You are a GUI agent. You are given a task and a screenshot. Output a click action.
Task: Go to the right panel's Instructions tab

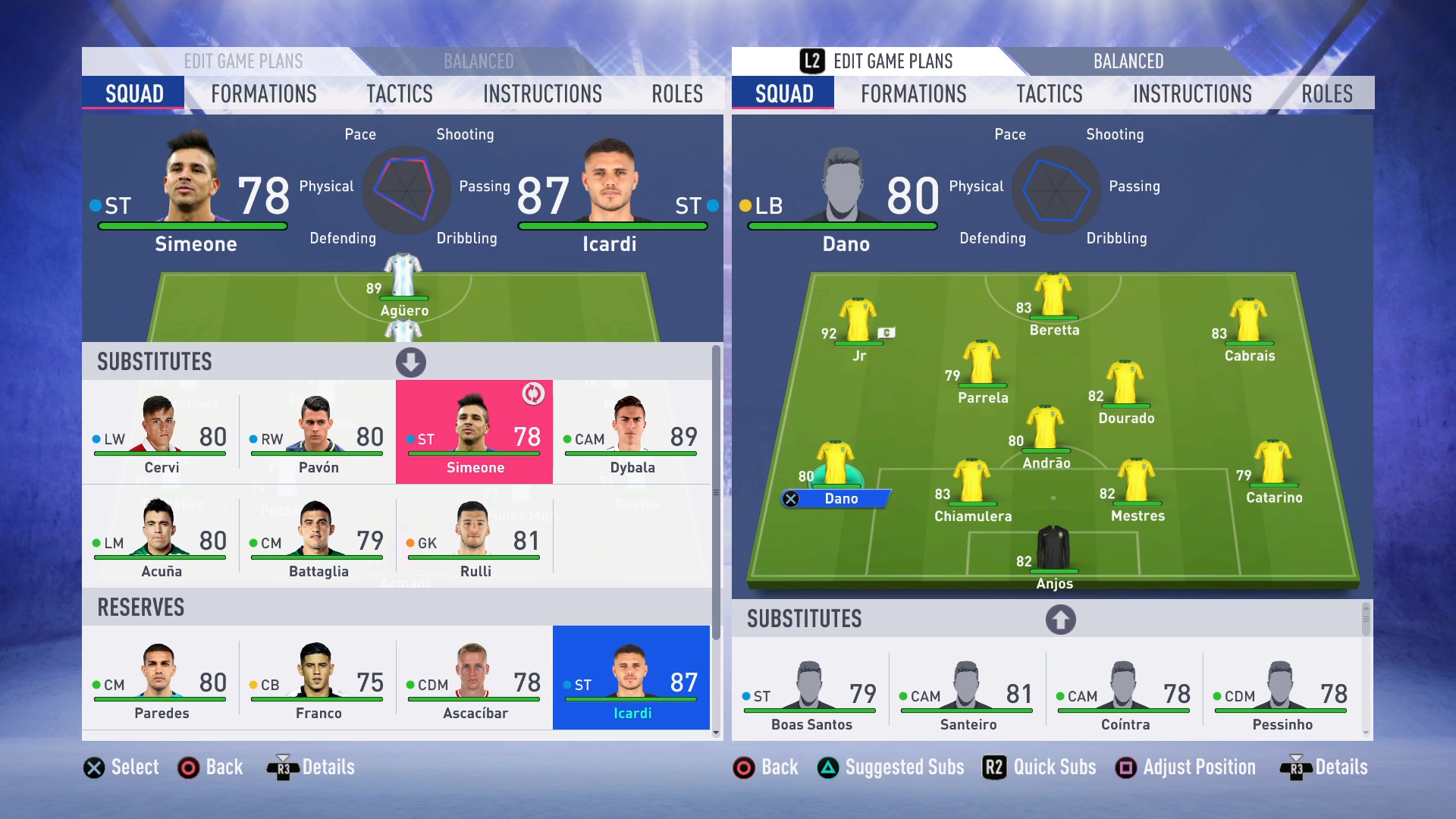click(1192, 94)
